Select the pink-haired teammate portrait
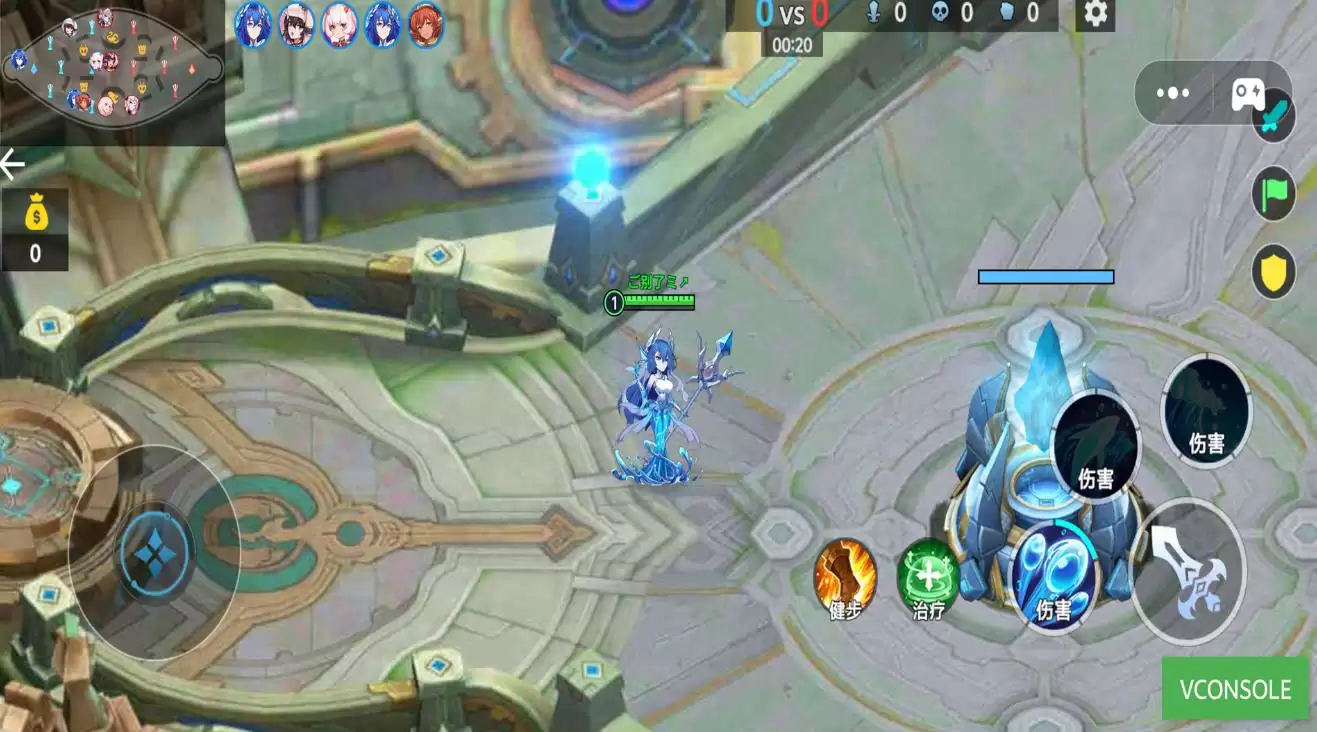Screen dimensions: 1317x732 pos(340,24)
